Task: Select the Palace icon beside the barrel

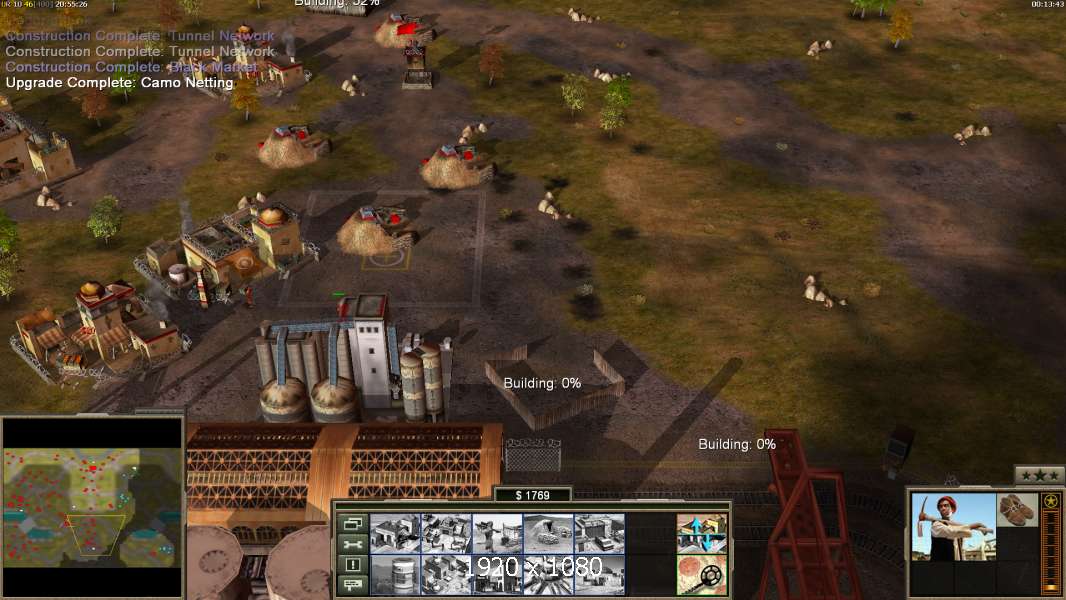Action: 446,574
